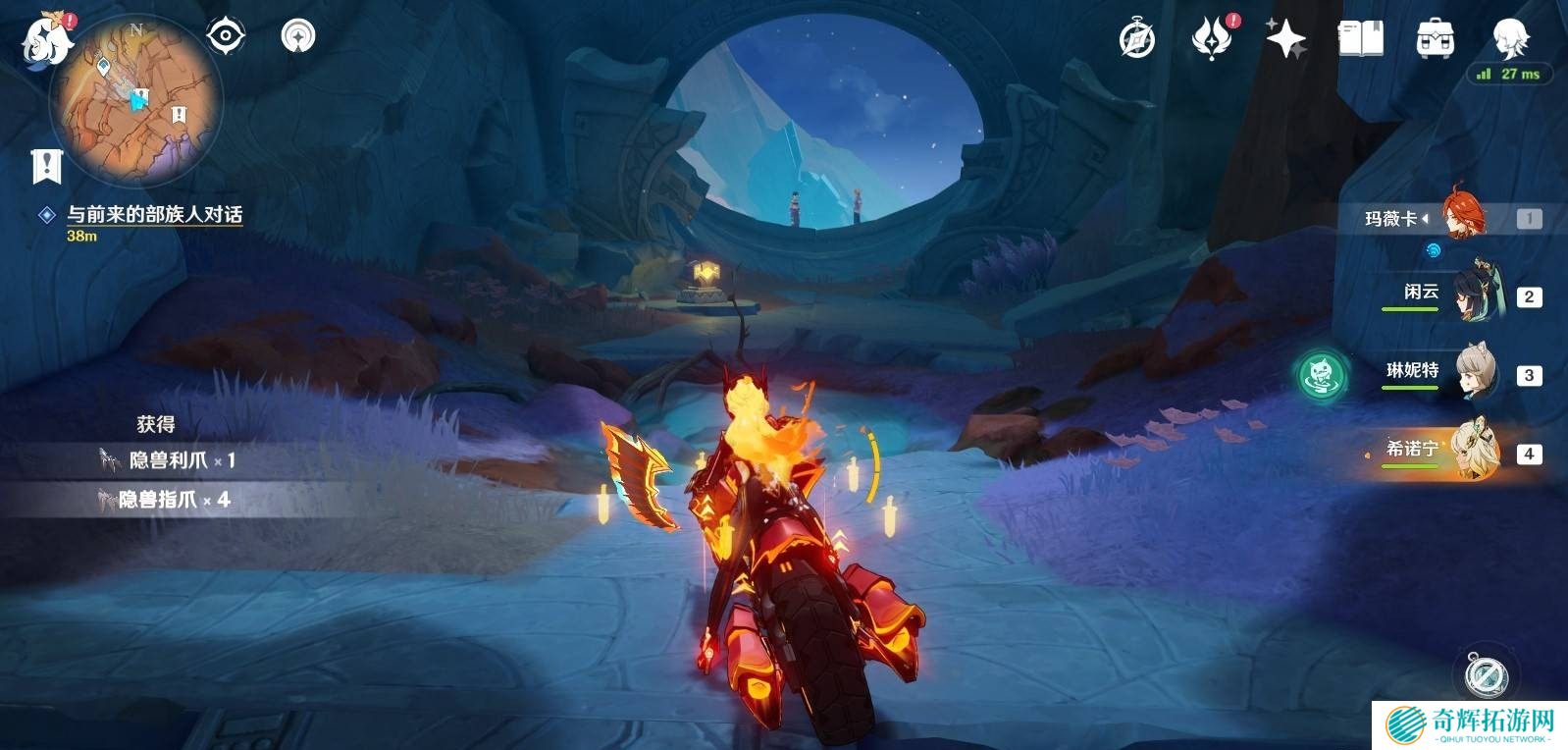Open the events icon with red alert

1212,39
